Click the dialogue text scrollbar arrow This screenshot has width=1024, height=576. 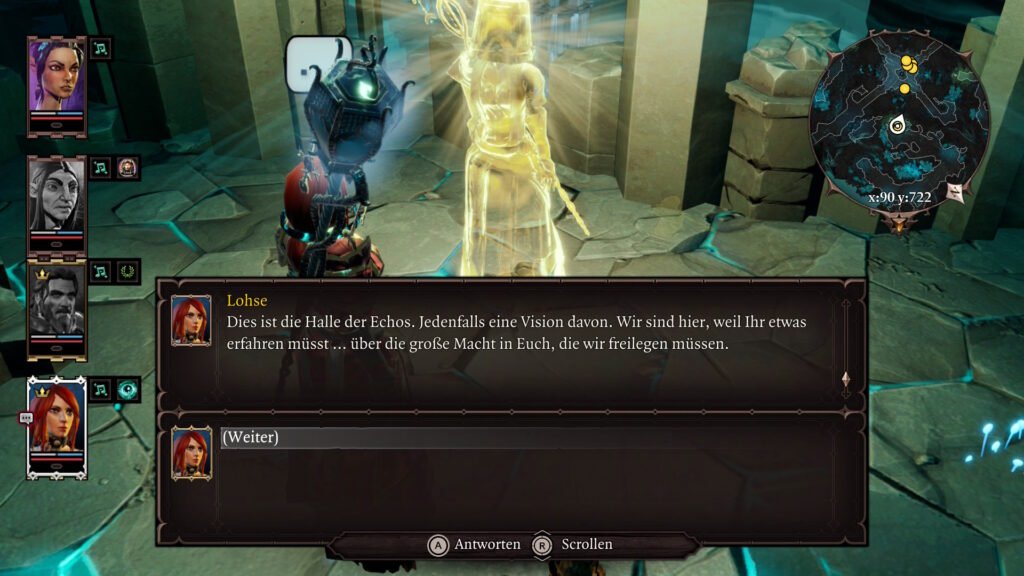(846, 379)
